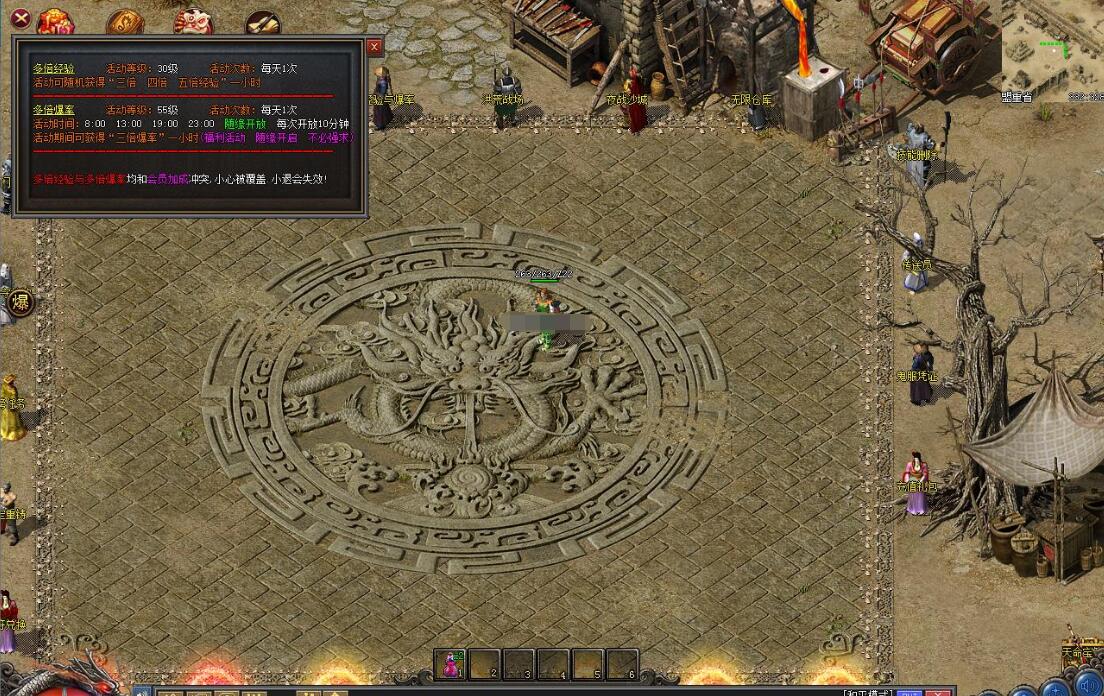Select the 多倍经验 link in the panel

coord(54,68)
